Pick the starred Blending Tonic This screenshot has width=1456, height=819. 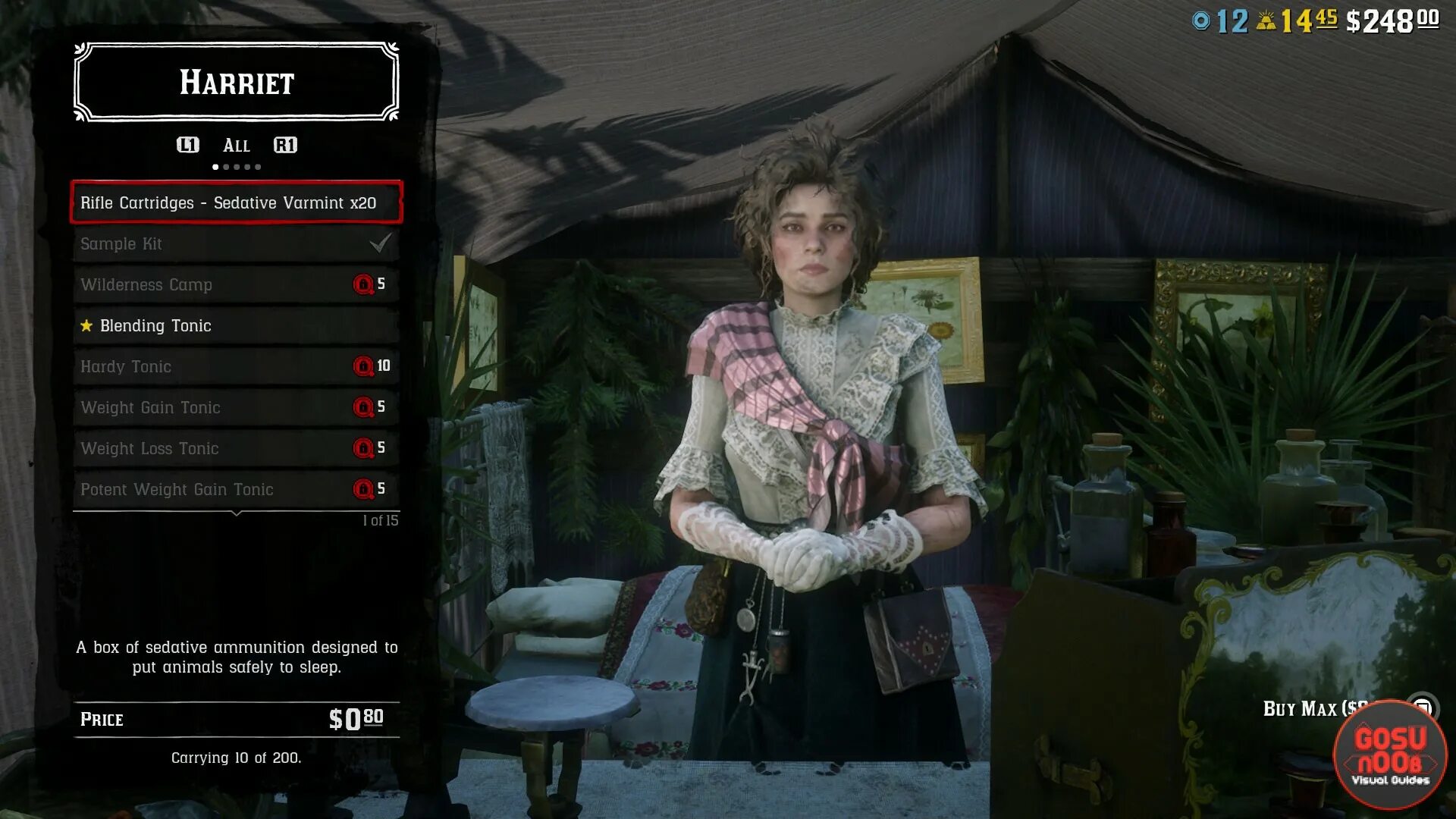point(236,325)
